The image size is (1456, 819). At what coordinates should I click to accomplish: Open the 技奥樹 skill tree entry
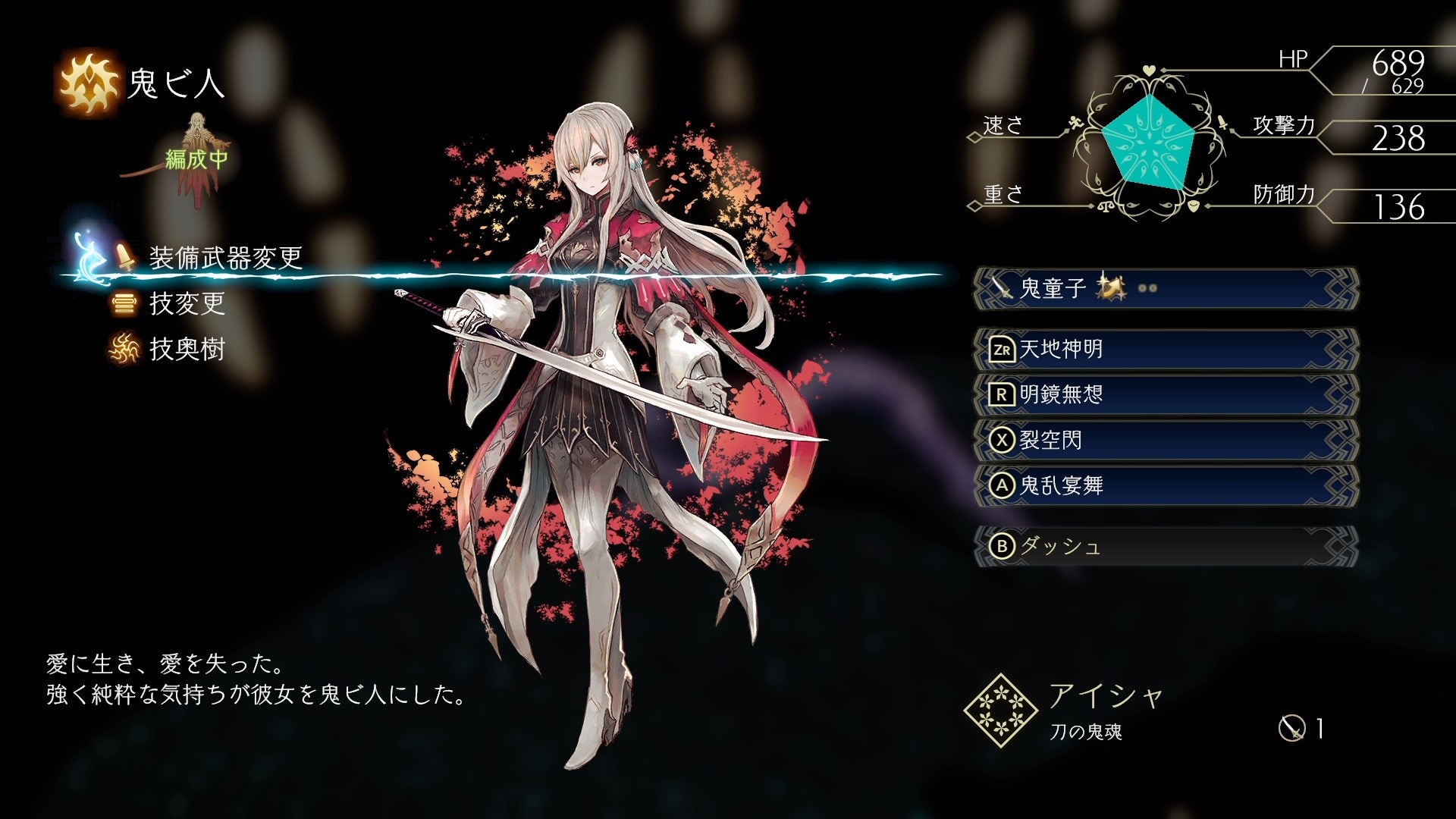(x=187, y=350)
